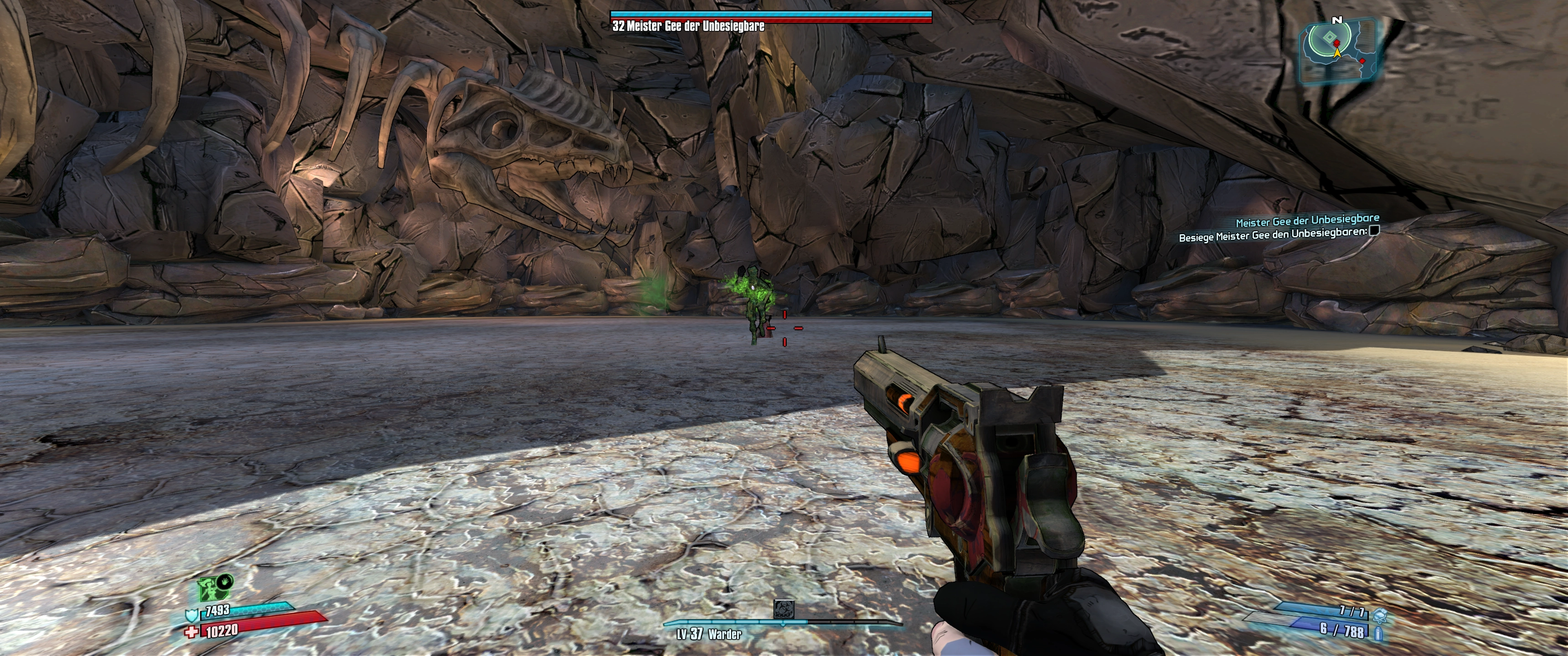This screenshot has height=656, width=1568.
Task: Click the bullet ammo type icon
Action: click(x=1378, y=634)
